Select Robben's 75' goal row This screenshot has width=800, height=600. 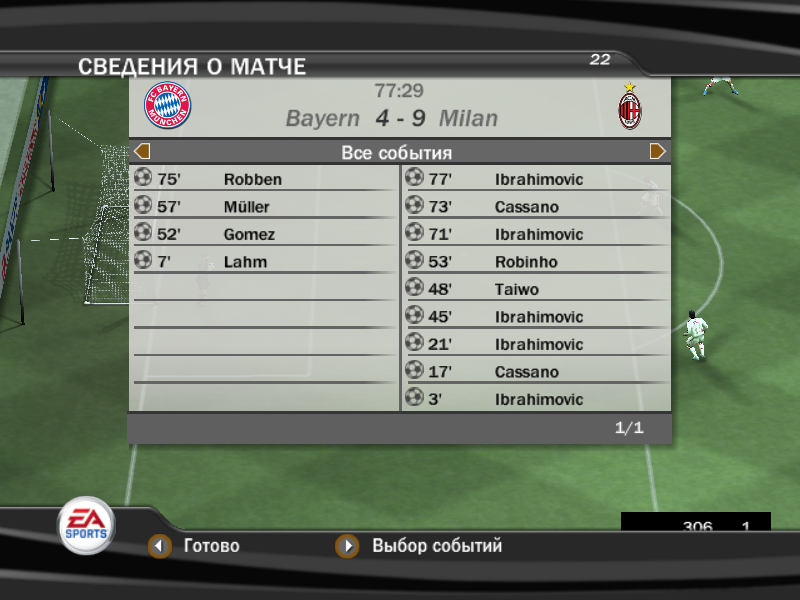pos(264,179)
